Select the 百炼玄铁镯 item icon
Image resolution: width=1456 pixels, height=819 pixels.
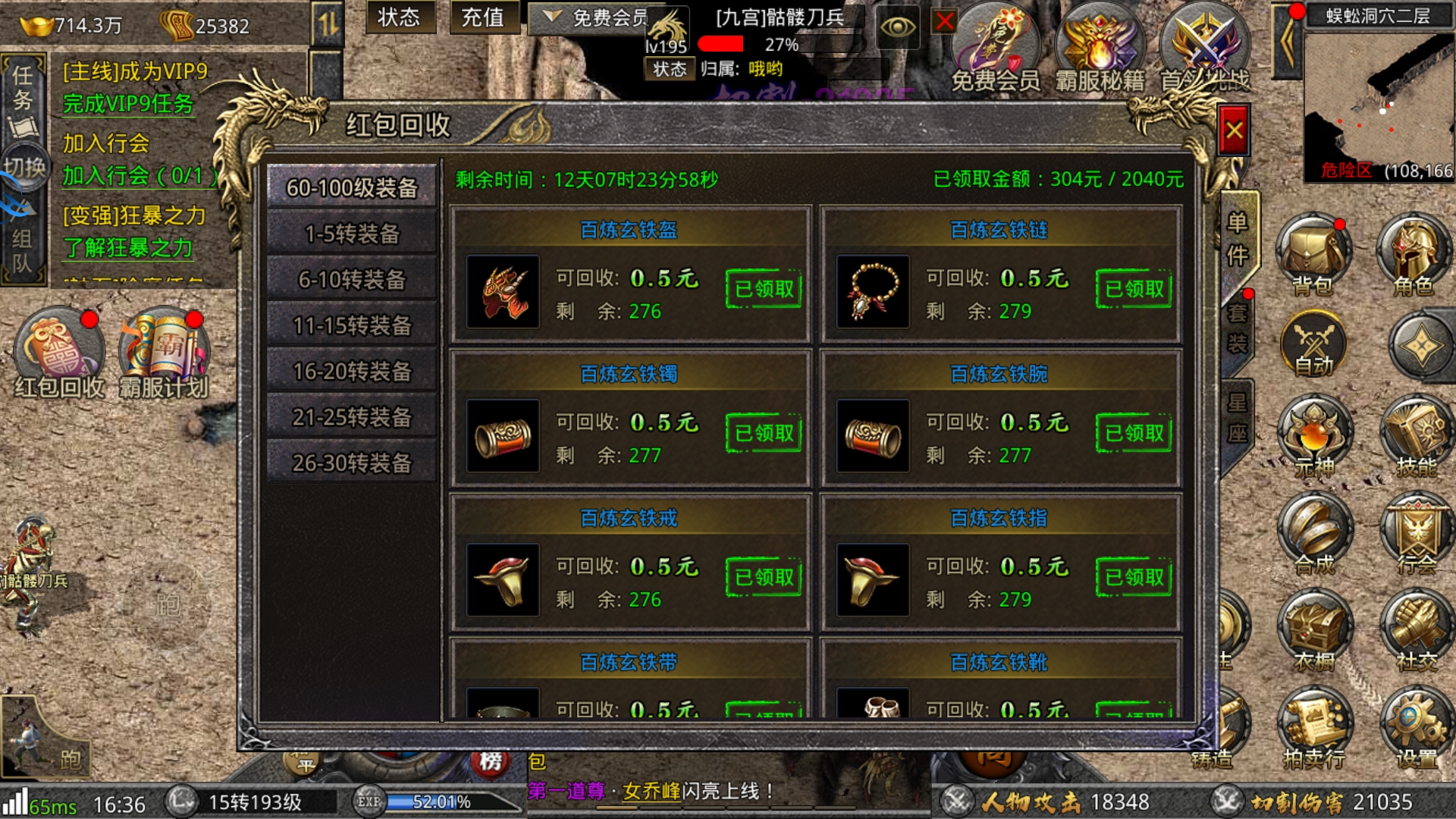tap(503, 436)
